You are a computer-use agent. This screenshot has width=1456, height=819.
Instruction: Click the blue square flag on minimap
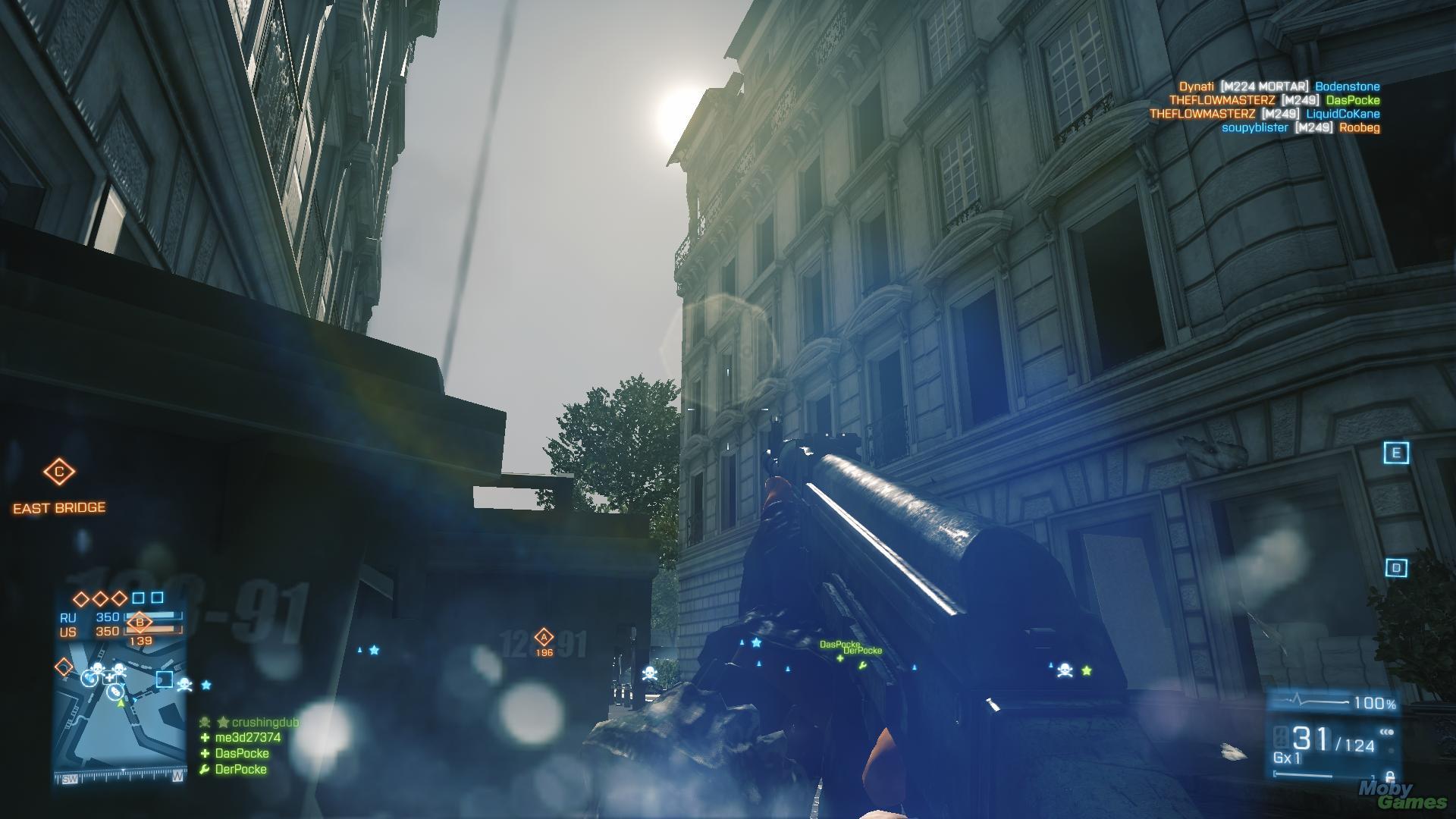point(164,679)
